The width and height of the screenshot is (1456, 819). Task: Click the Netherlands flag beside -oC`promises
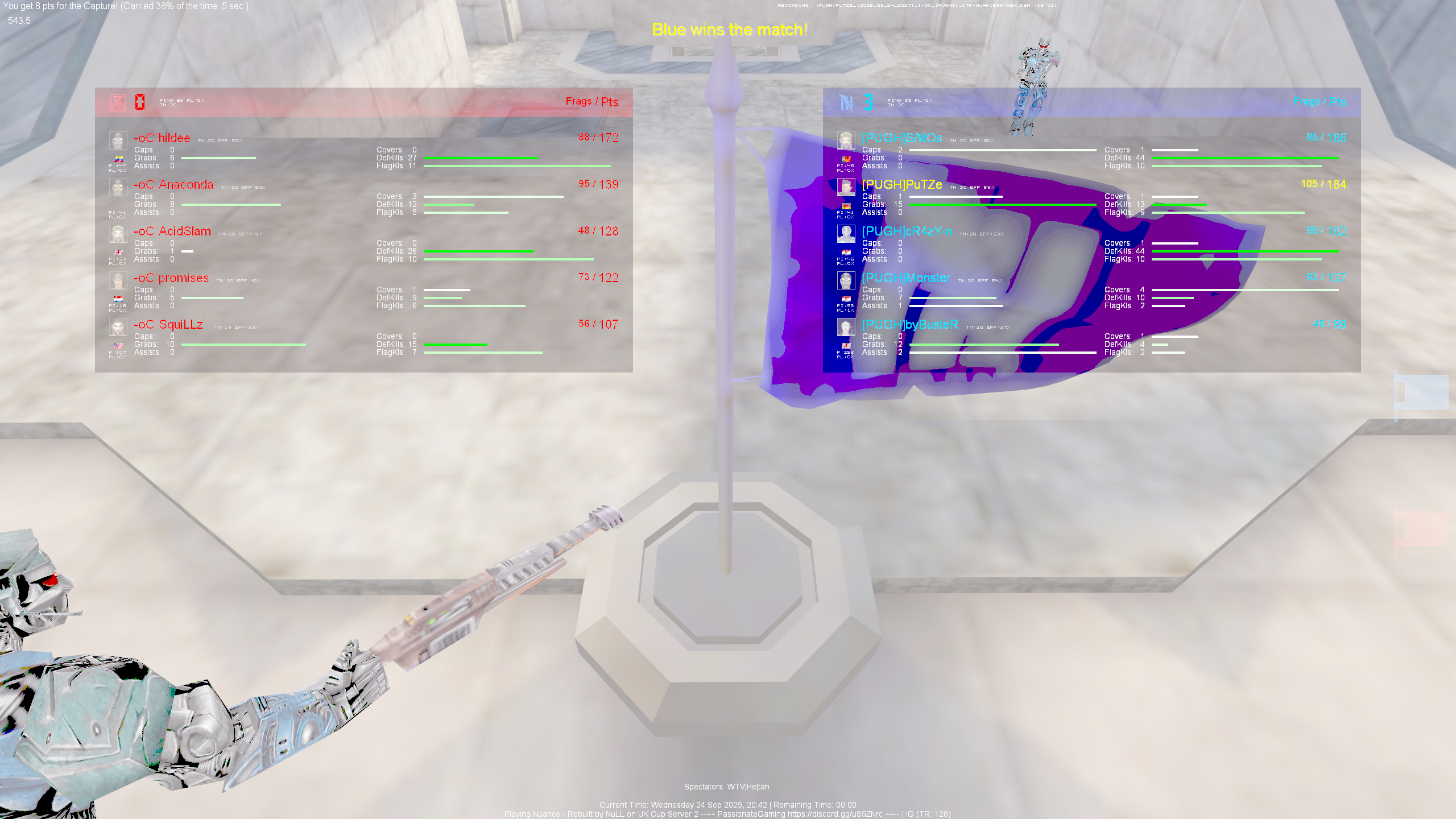118,299
